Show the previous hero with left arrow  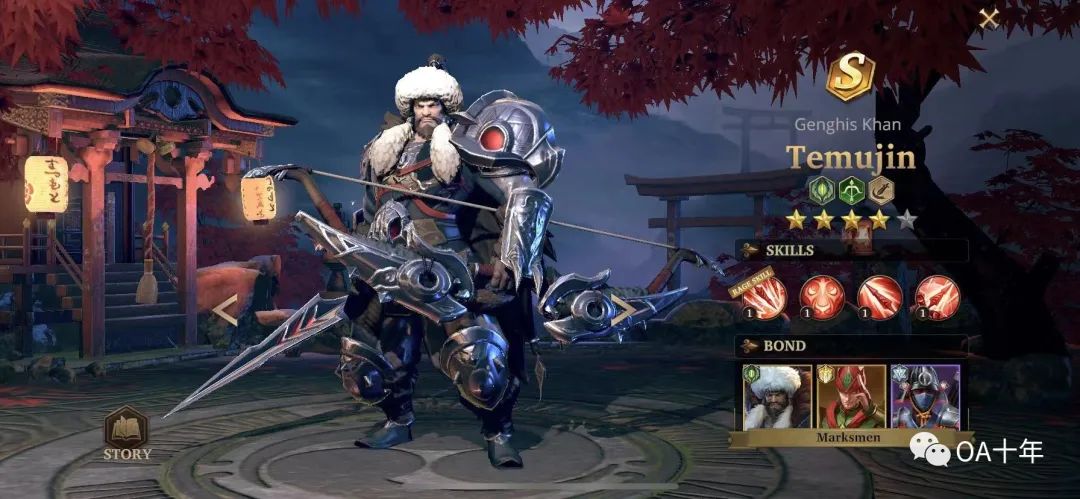point(225,310)
